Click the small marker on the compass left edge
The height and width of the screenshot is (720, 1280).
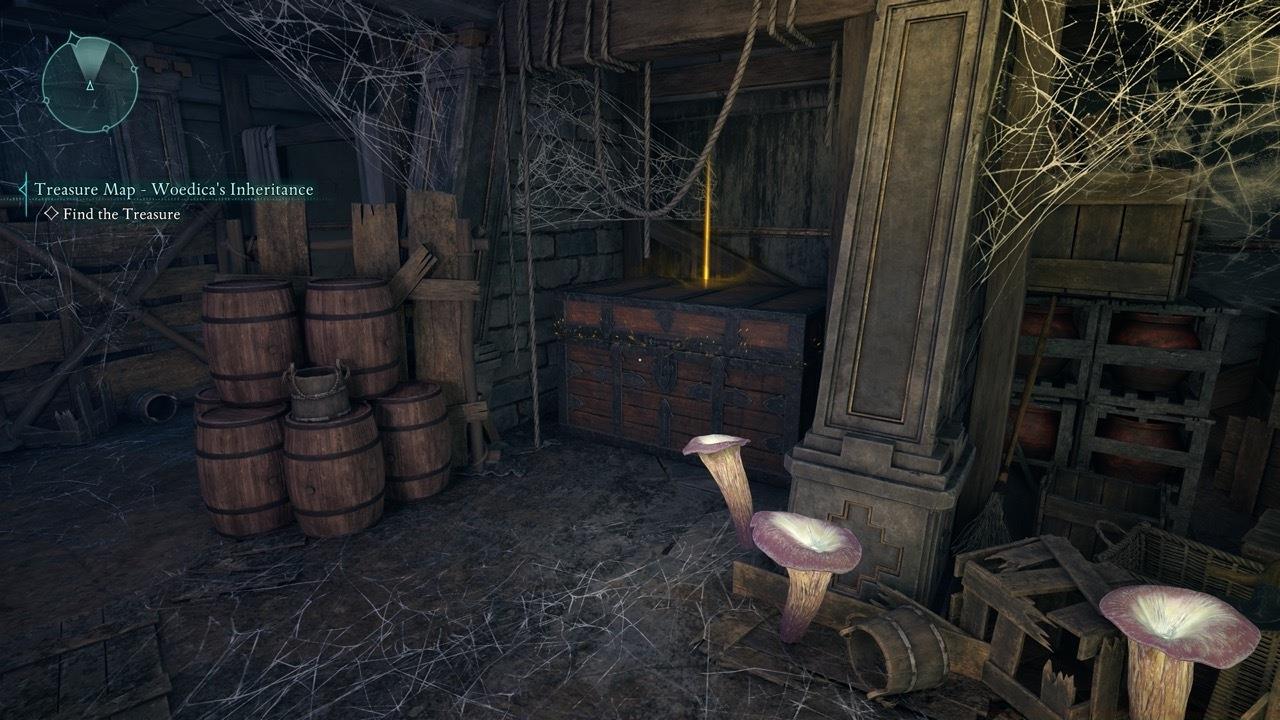click(46, 101)
